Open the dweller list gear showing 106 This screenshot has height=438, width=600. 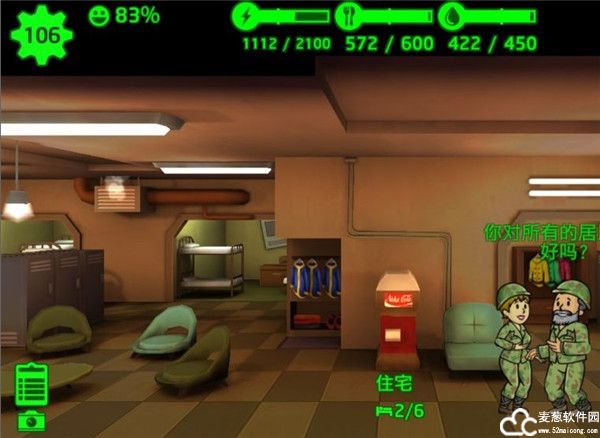click(x=41, y=36)
